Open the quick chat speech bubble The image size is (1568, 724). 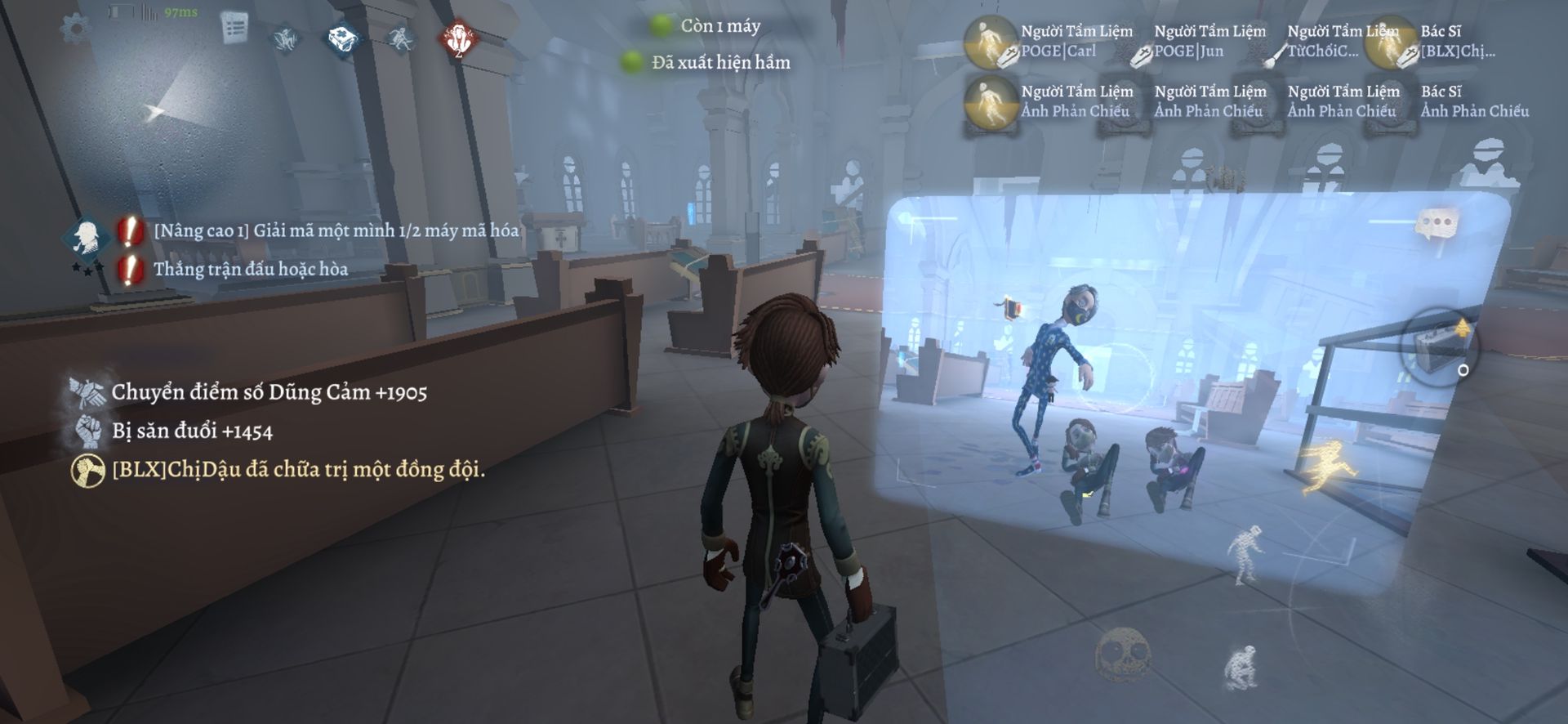(x=1435, y=224)
